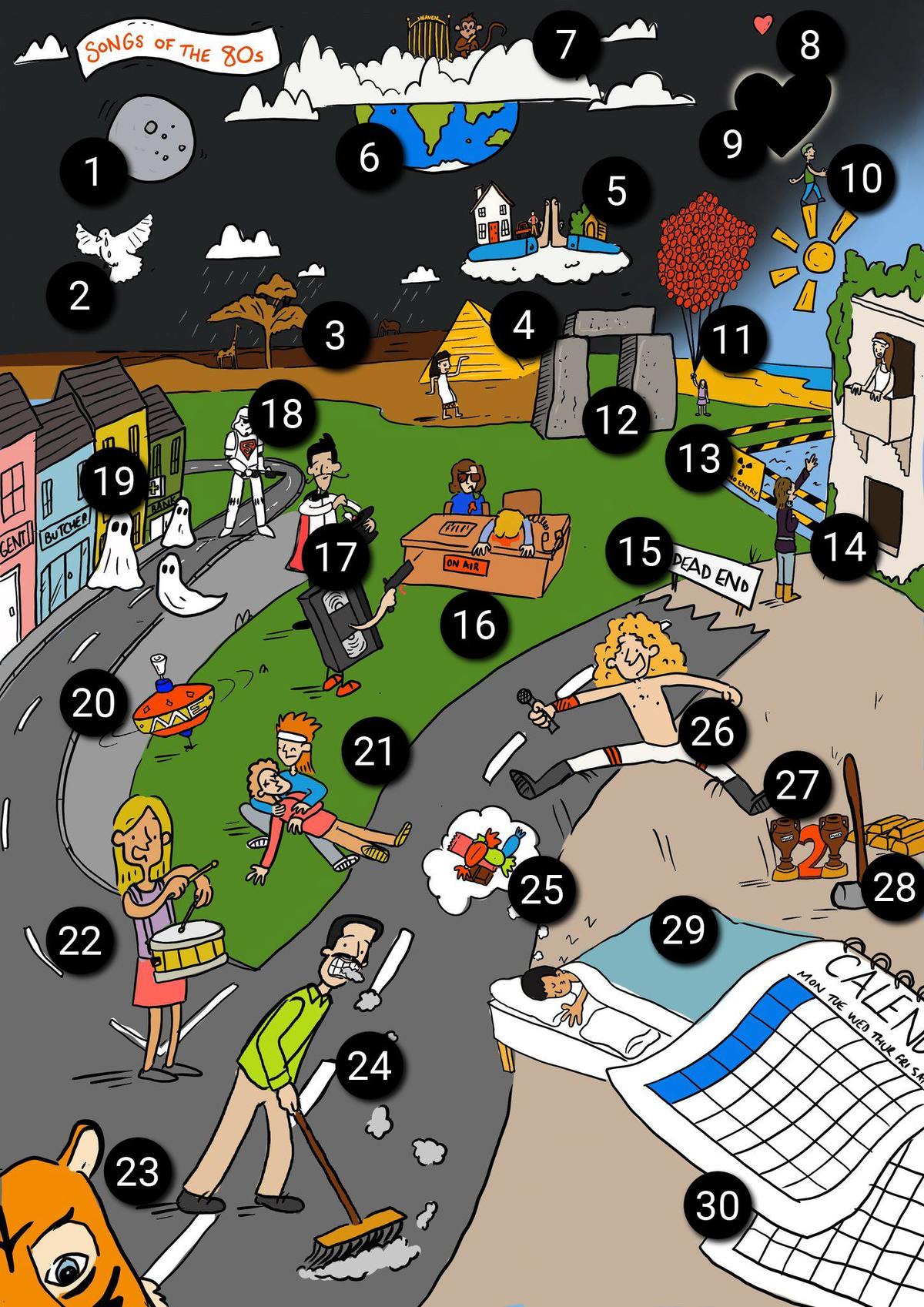
Task: Click marker 25 on the candy dream bubble
Action: (543, 890)
